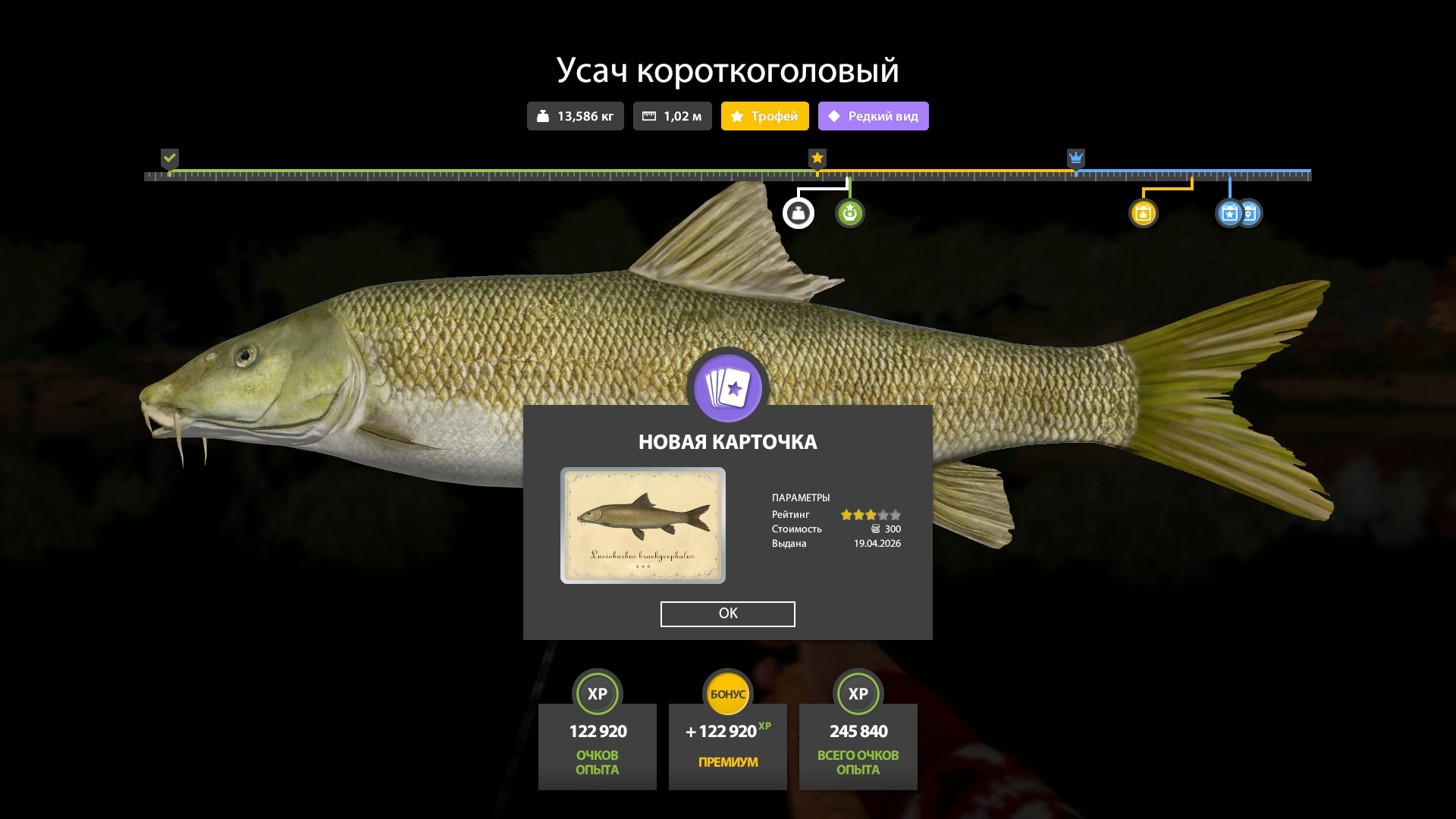
Task: Click the yellow БОНУС circle icon
Action: [x=728, y=692]
